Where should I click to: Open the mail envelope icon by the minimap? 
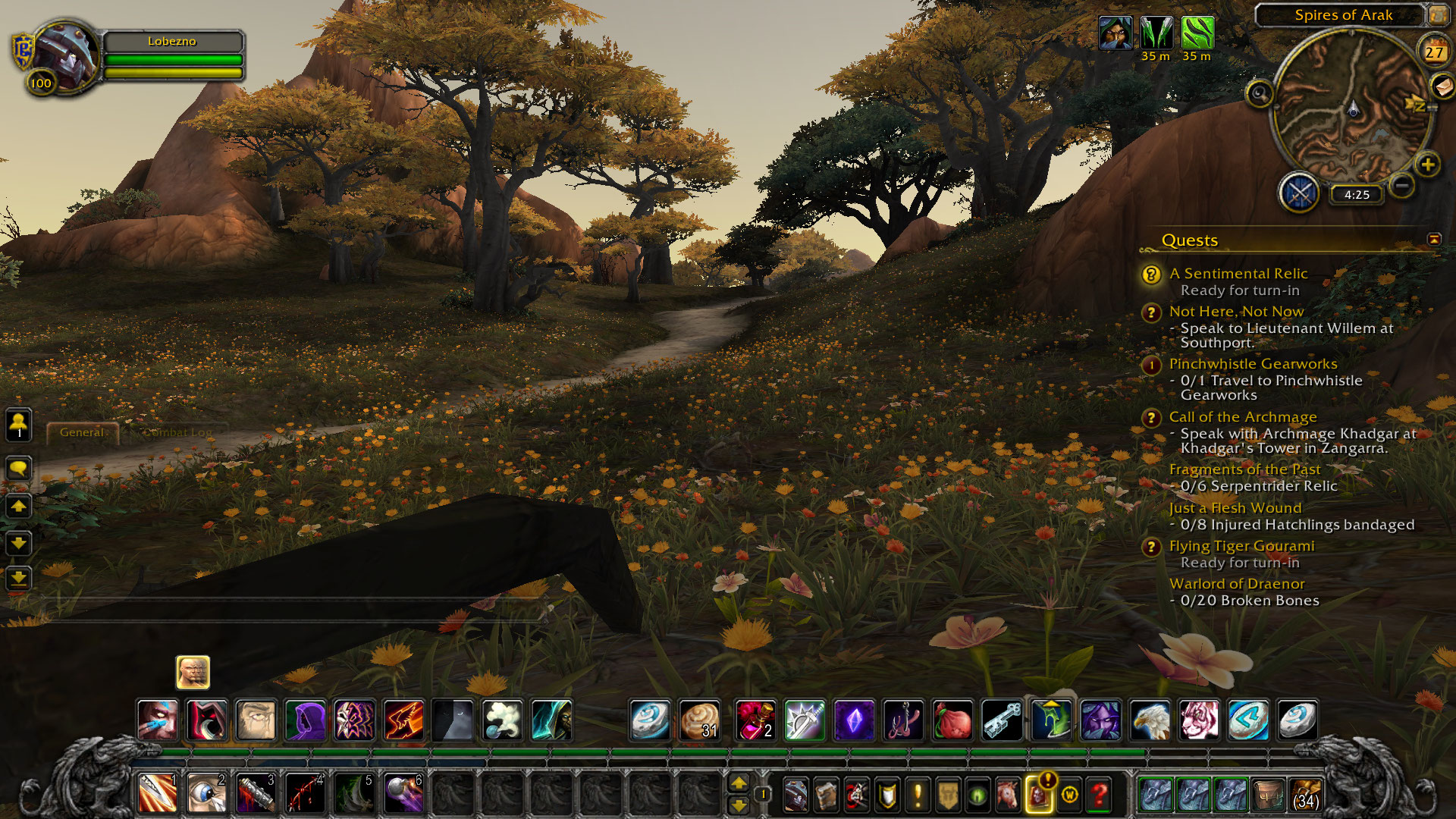tap(1442, 86)
